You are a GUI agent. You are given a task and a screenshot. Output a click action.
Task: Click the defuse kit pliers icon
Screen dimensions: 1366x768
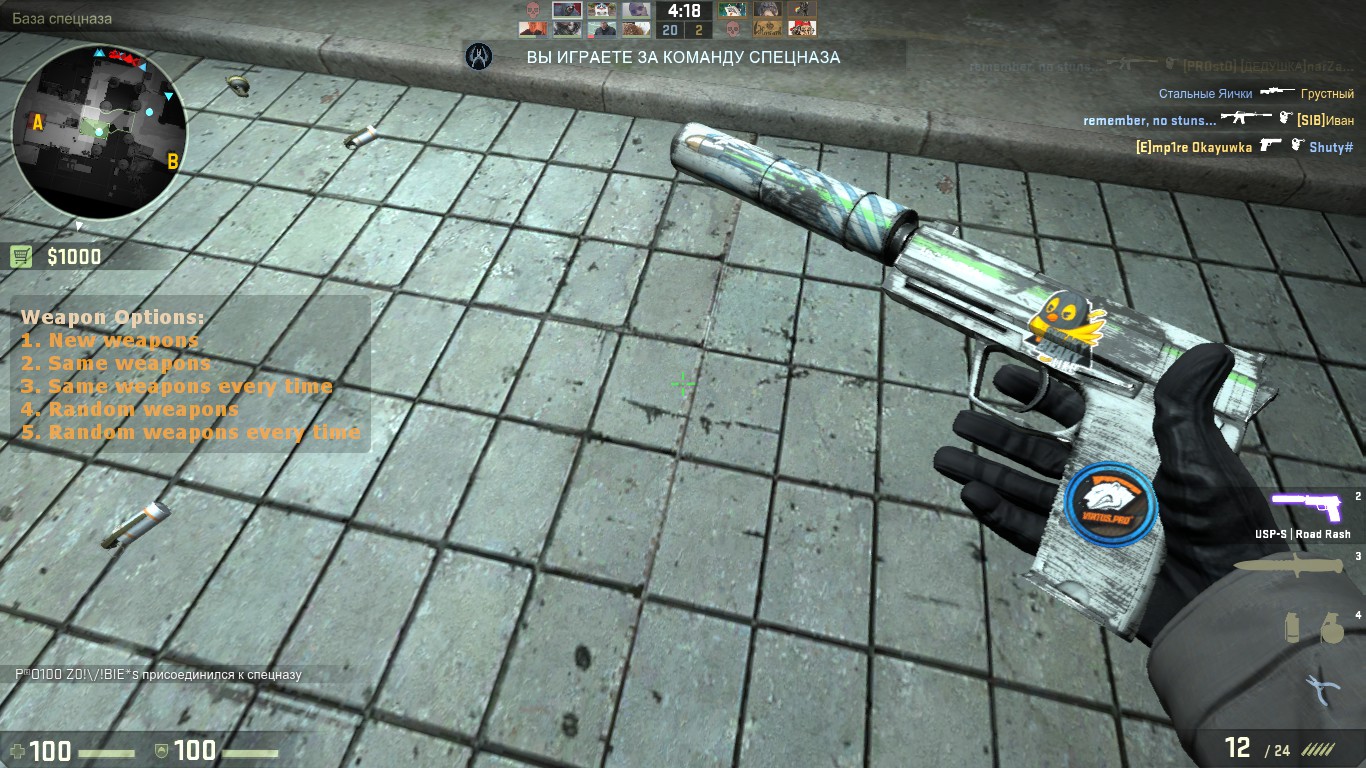tap(1322, 690)
